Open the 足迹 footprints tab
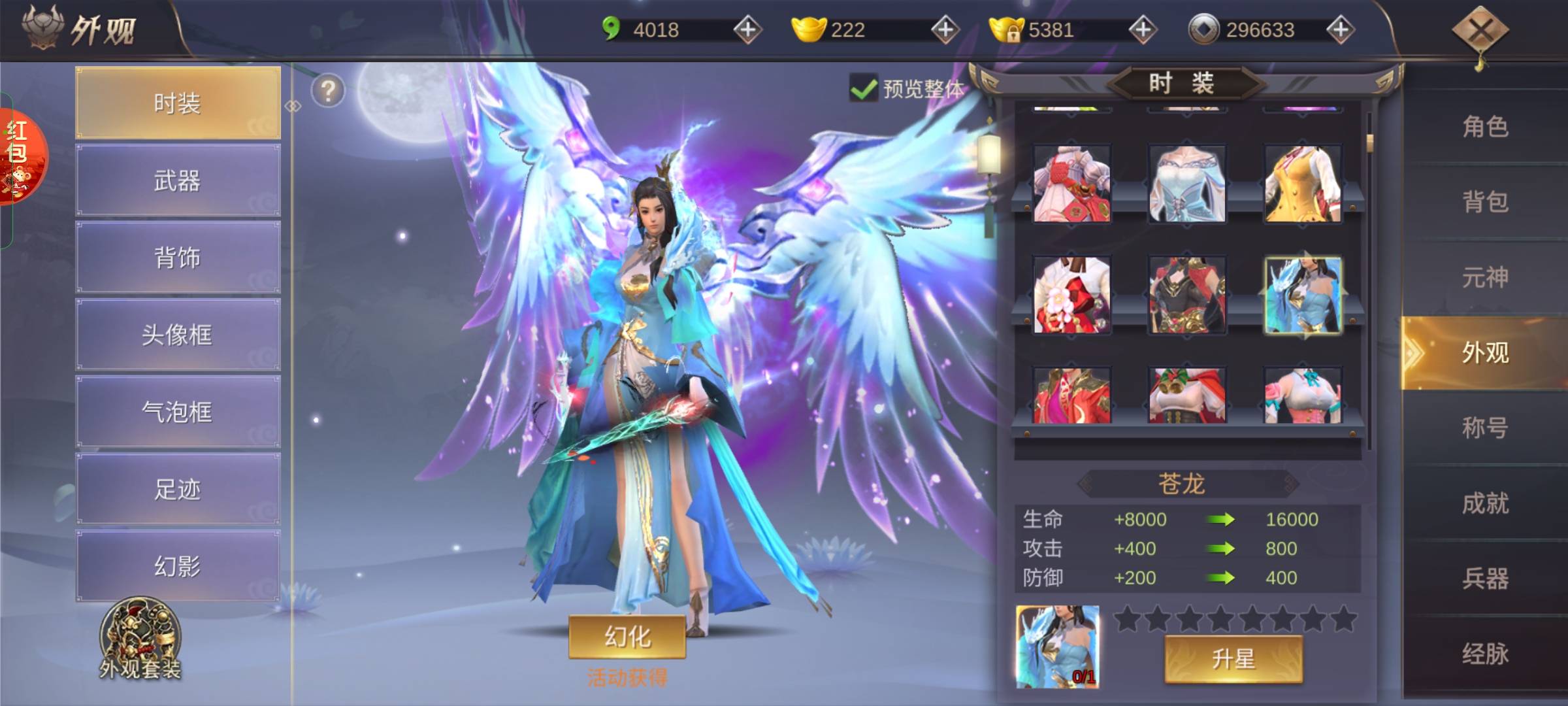Viewport: 1568px width, 706px height. click(178, 489)
